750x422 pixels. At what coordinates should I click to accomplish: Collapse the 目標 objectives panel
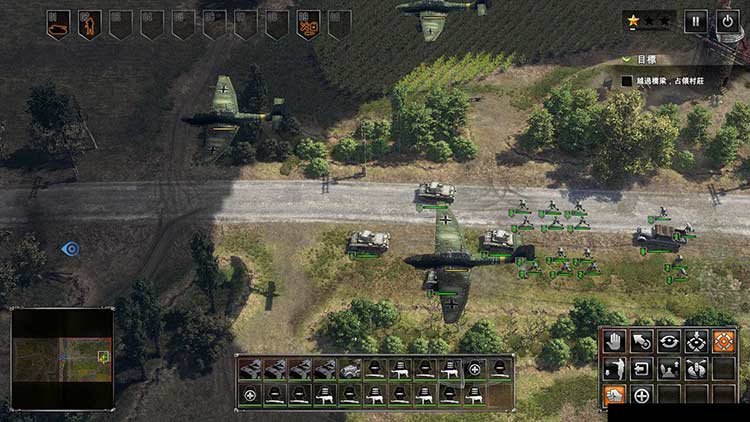pos(626,60)
